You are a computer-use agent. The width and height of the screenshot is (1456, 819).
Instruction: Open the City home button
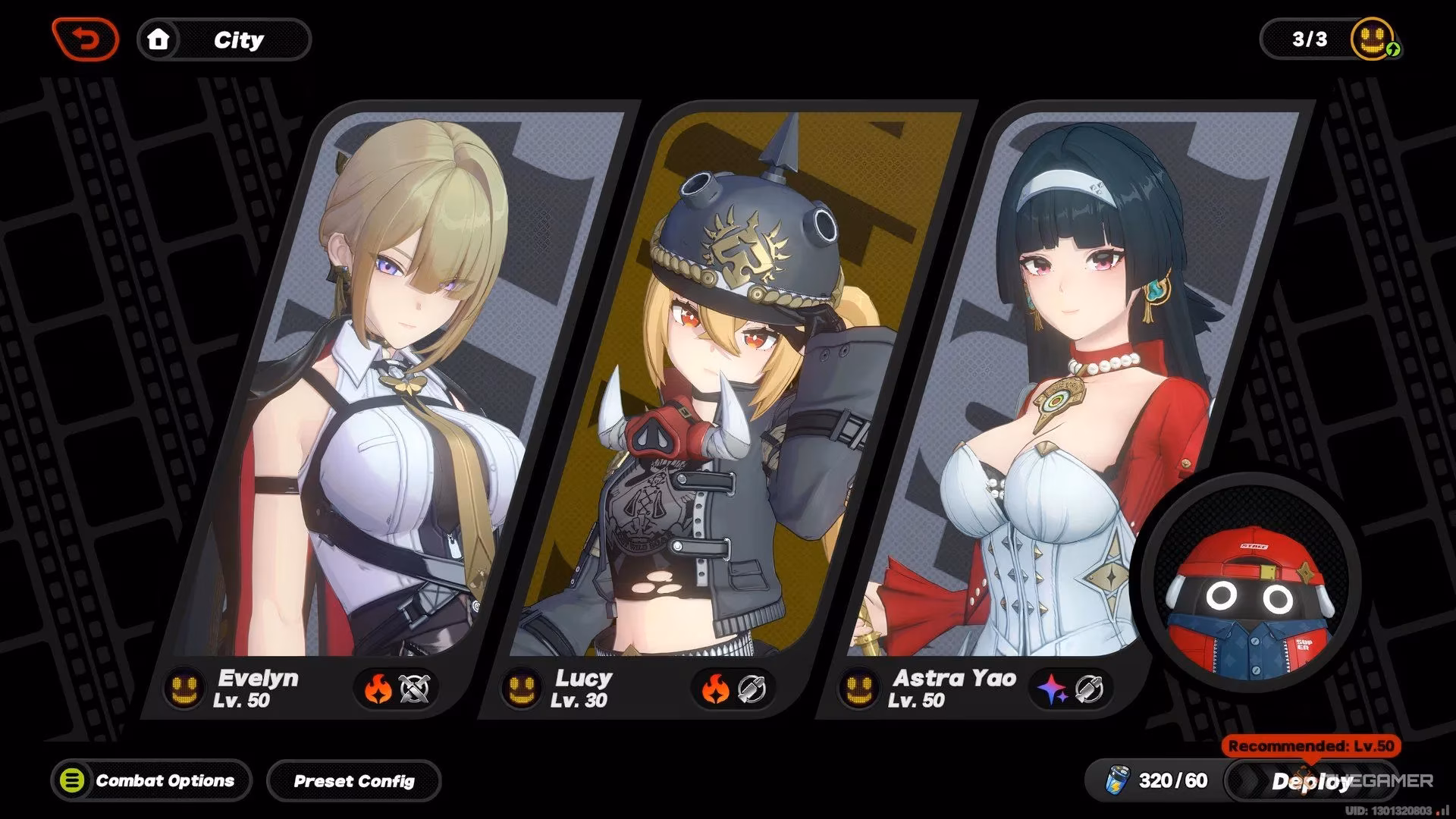pyautogui.click(x=224, y=39)
